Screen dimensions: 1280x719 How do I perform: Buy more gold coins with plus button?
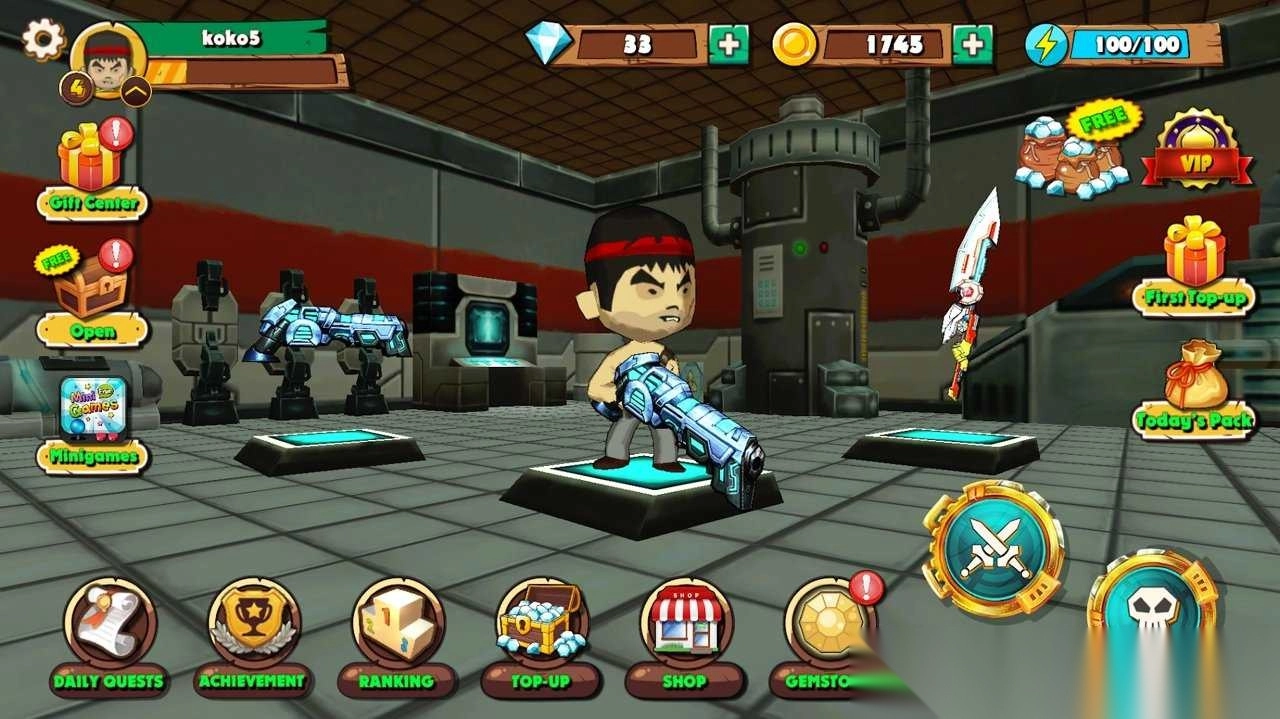[972, 45]
